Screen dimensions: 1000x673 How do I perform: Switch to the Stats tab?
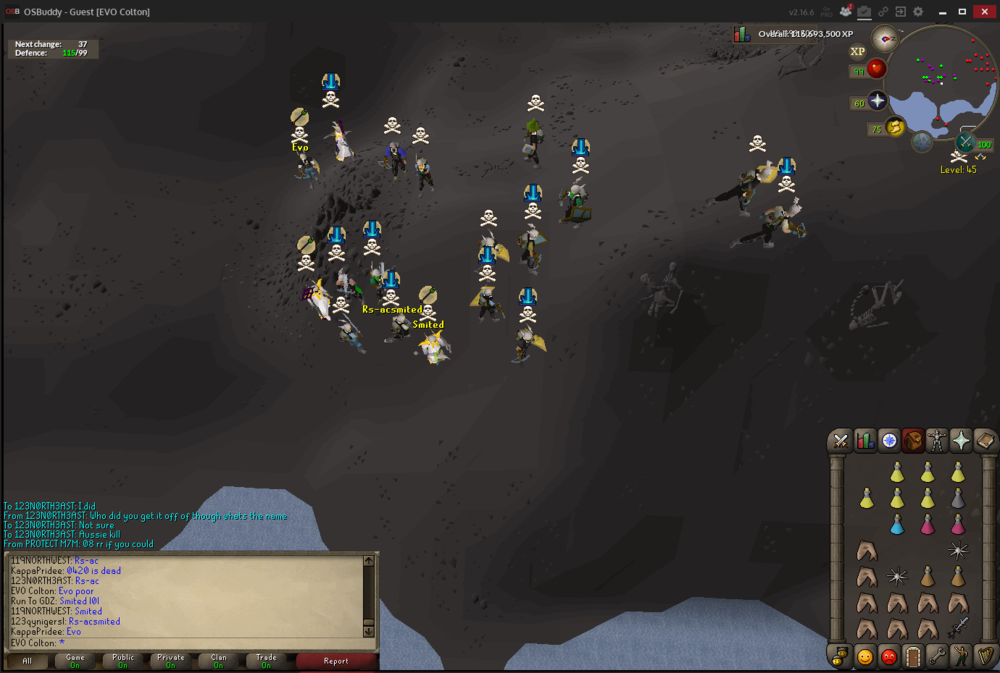pos(865,440)
